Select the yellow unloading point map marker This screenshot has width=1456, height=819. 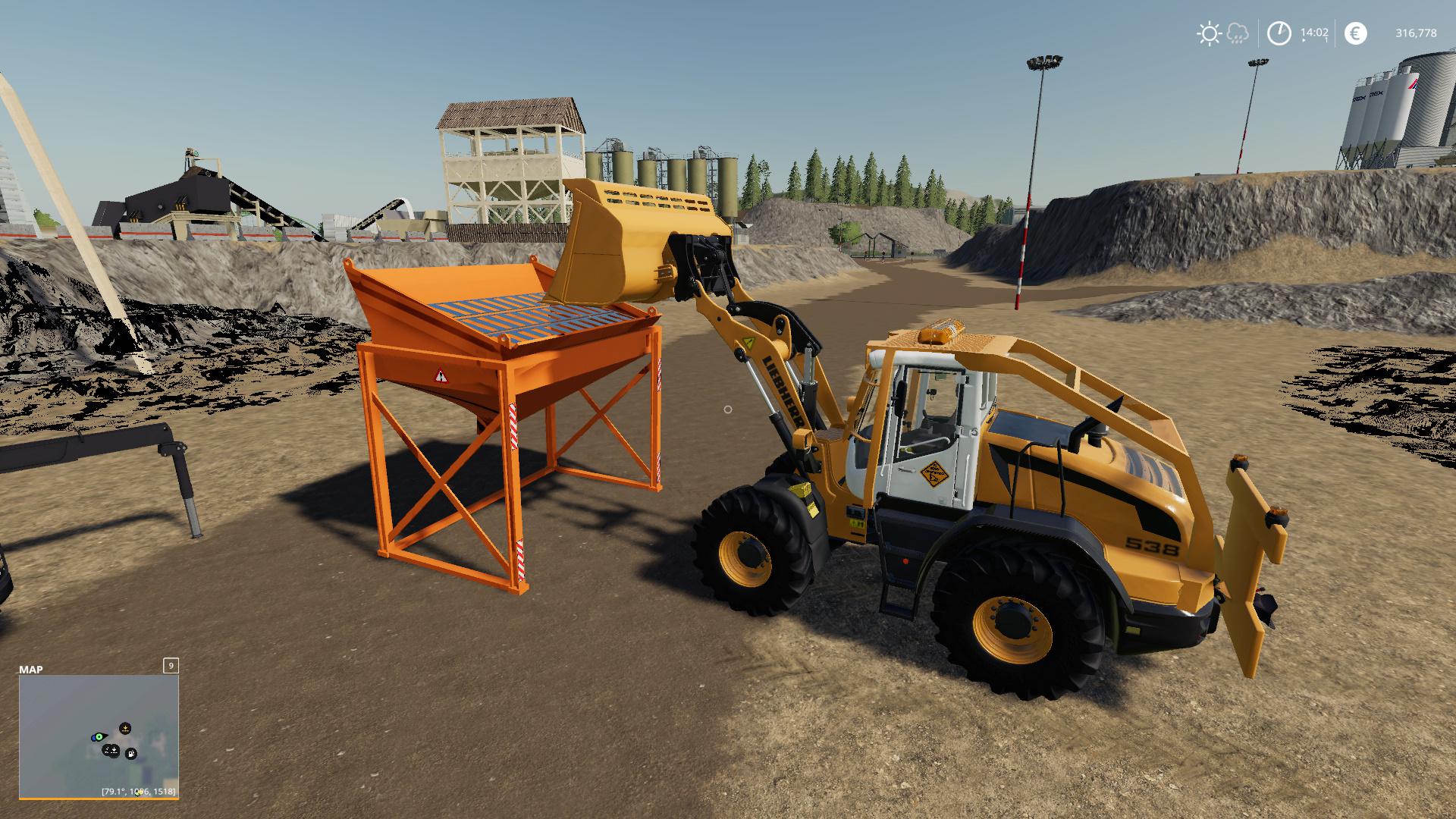tap(125, 728)
